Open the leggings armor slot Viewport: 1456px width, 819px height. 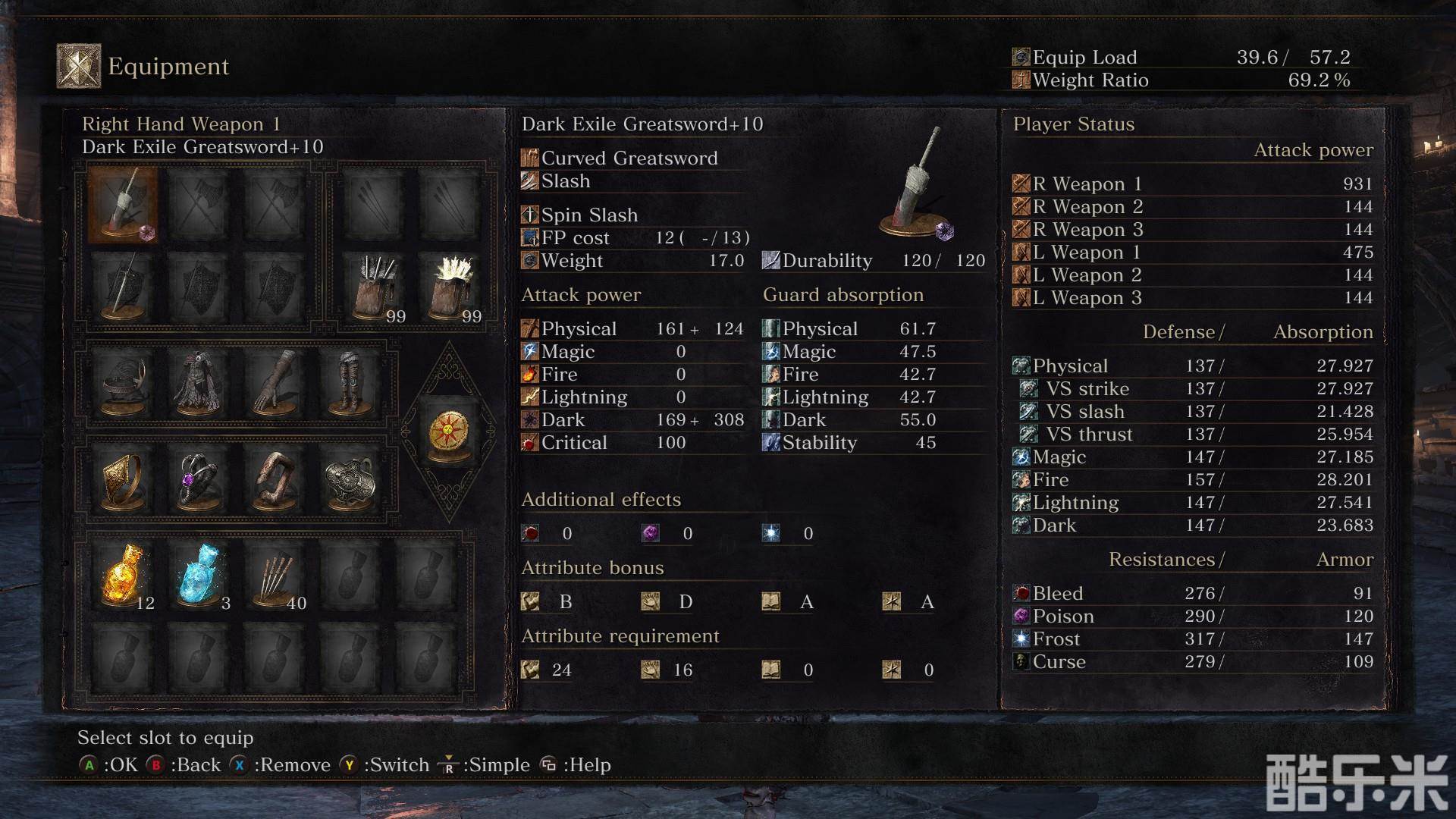pos(350,383)
